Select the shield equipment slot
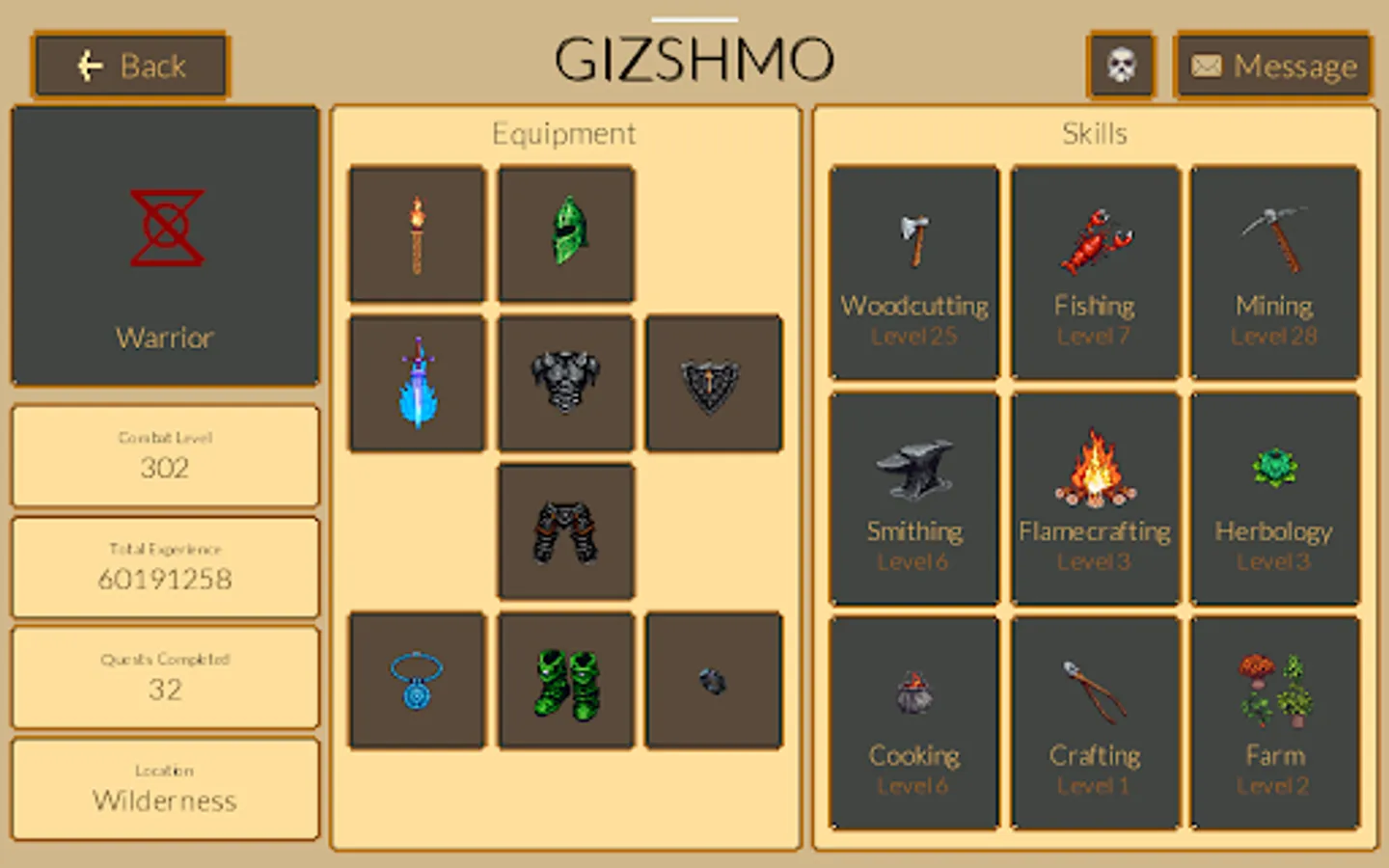1389x868 pixels. pyautogui.click(x=713, y=382)
